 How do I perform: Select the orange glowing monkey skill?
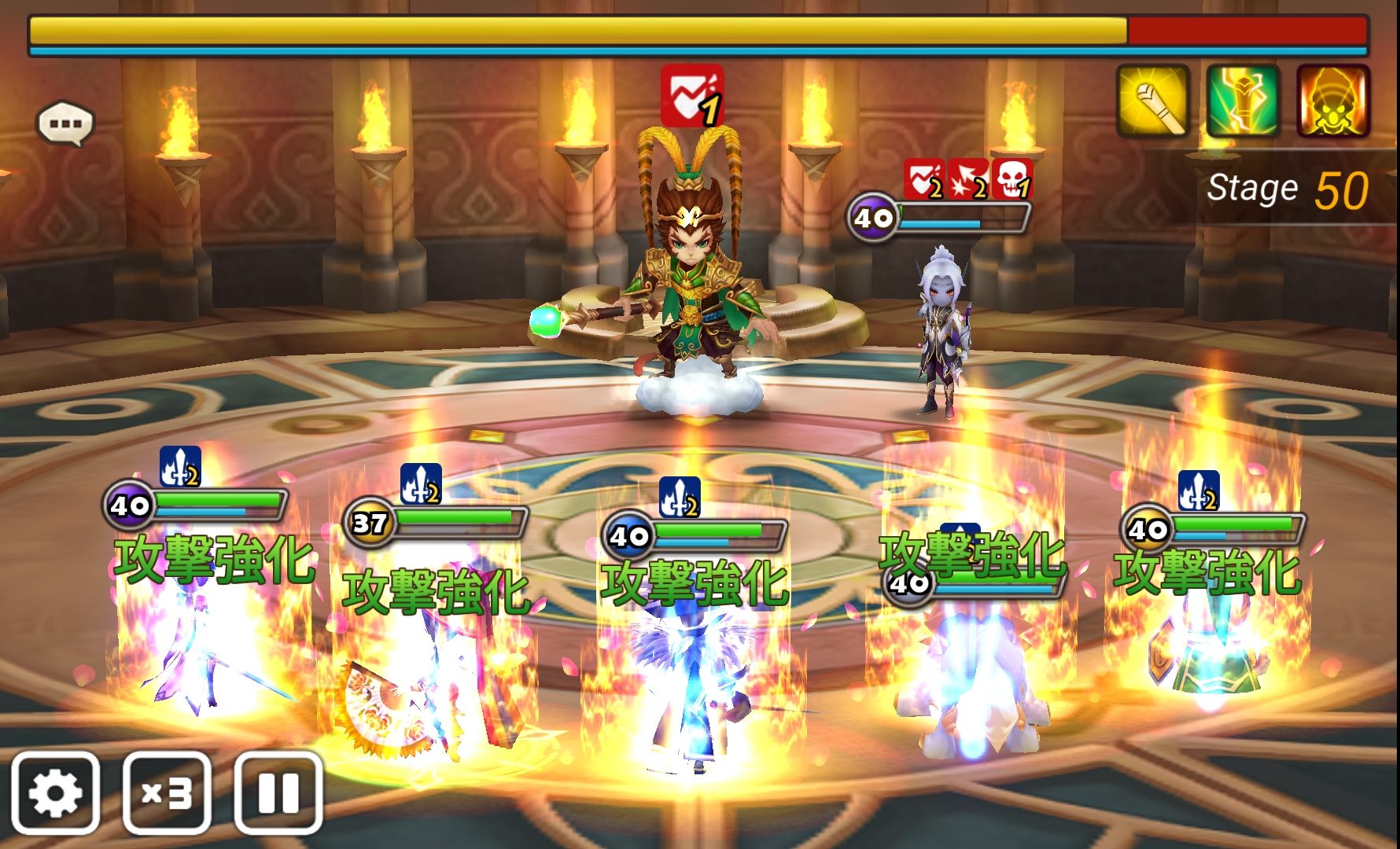pyautogui.click(x=1333, y=101)
